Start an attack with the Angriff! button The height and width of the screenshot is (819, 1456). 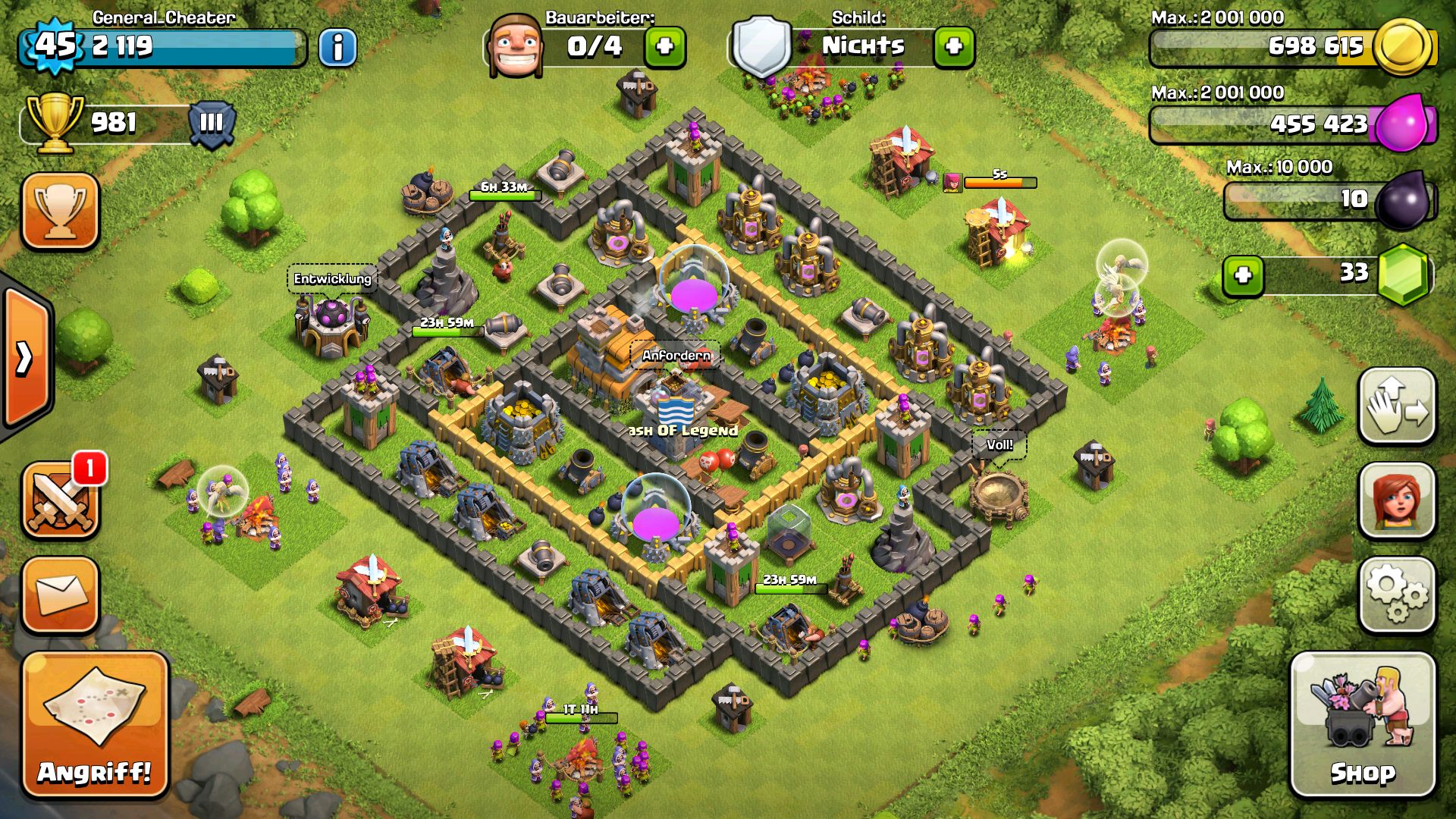pyautogui.click(x=95, y=724)
